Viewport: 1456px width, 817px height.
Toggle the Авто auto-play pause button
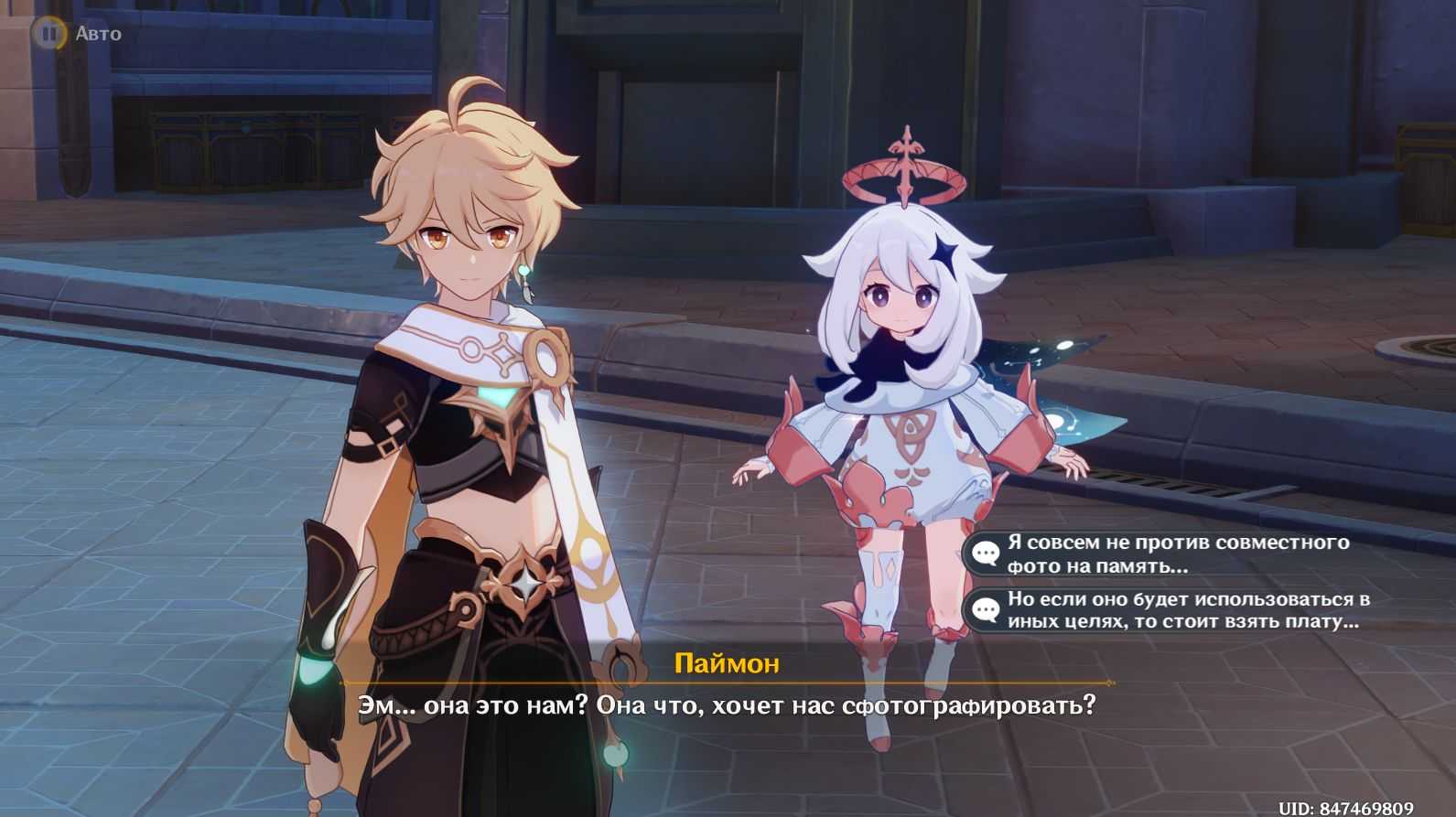(49, 34)
